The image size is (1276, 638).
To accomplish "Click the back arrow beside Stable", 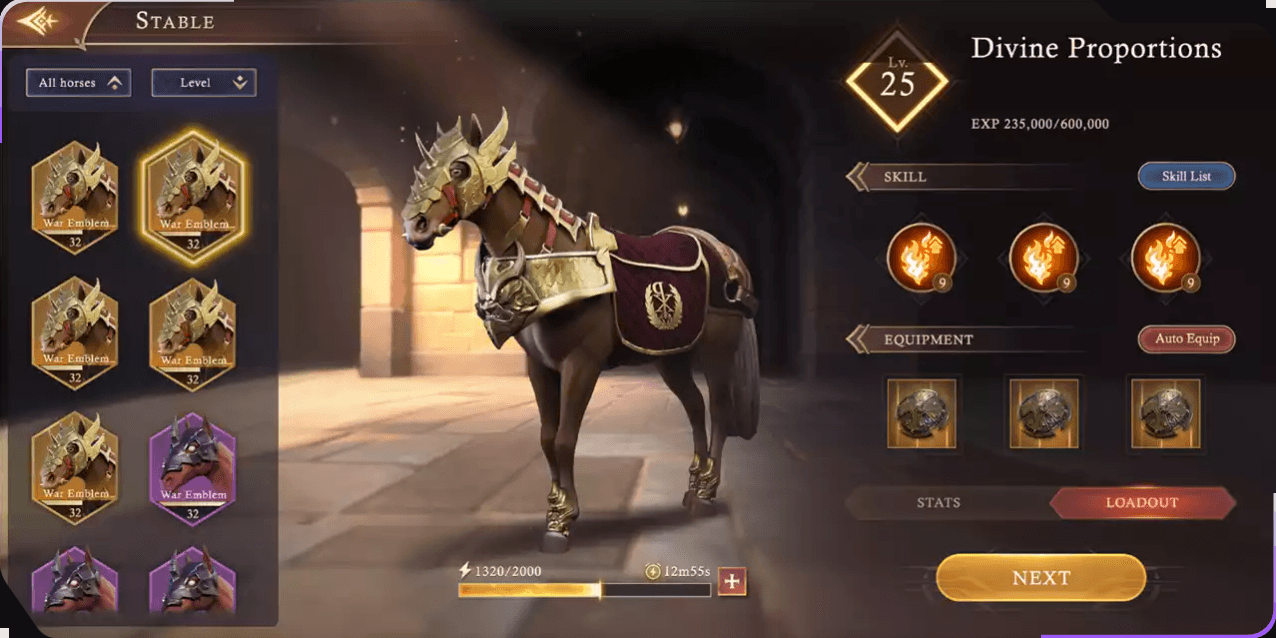I will [38, 22].
